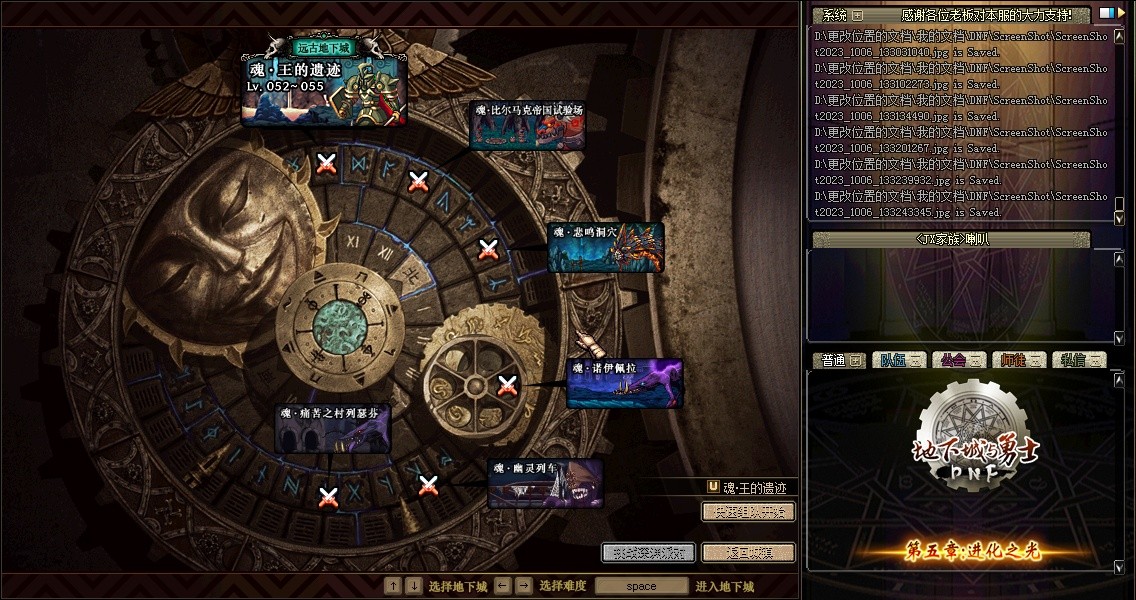The image size is (1136, 600).
Task: Toggle the 系统 system message expander
Action: click(857, 16)
